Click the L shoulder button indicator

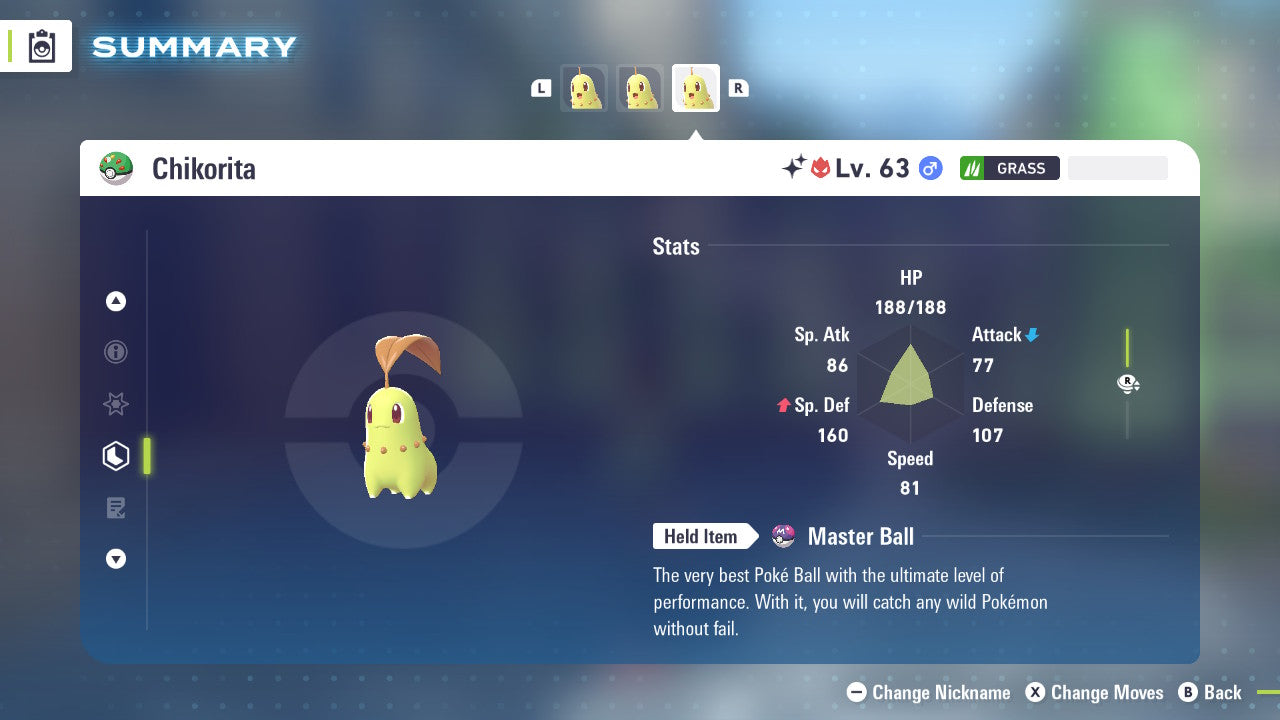(x=541, y=88)
